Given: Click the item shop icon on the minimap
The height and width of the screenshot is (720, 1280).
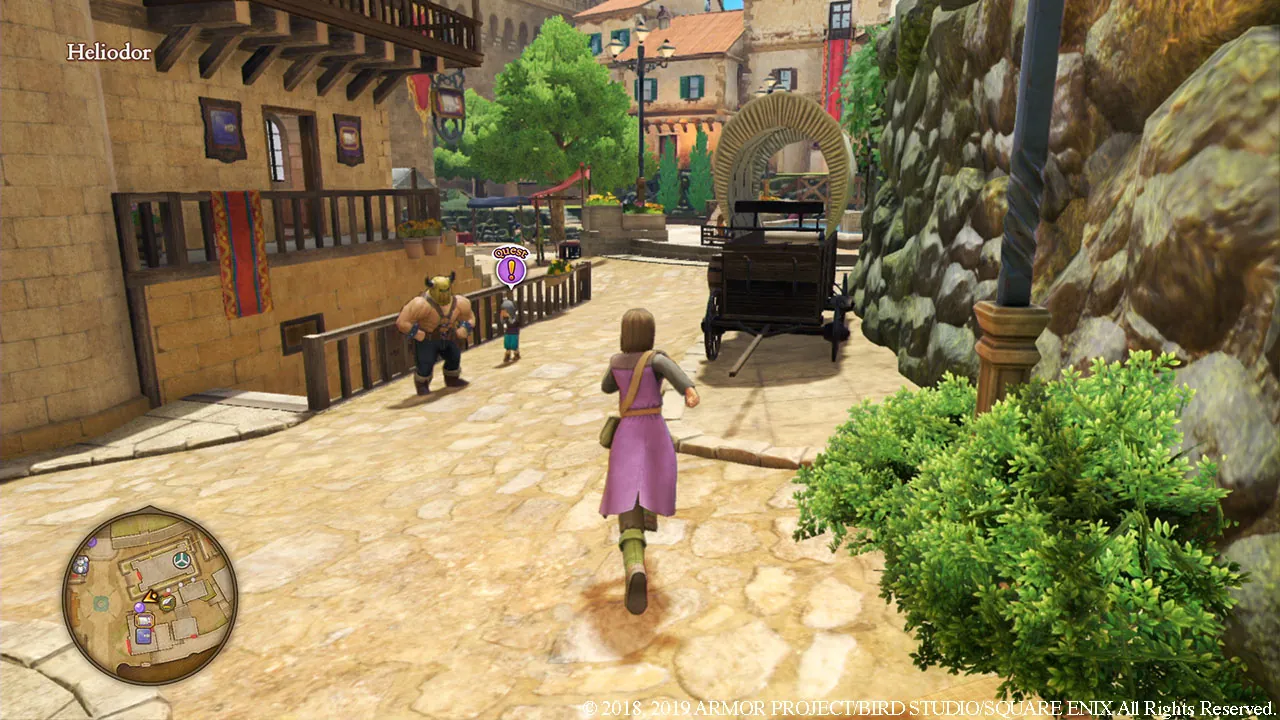Looking at the screenshot, I should click(x=144, y=621).
